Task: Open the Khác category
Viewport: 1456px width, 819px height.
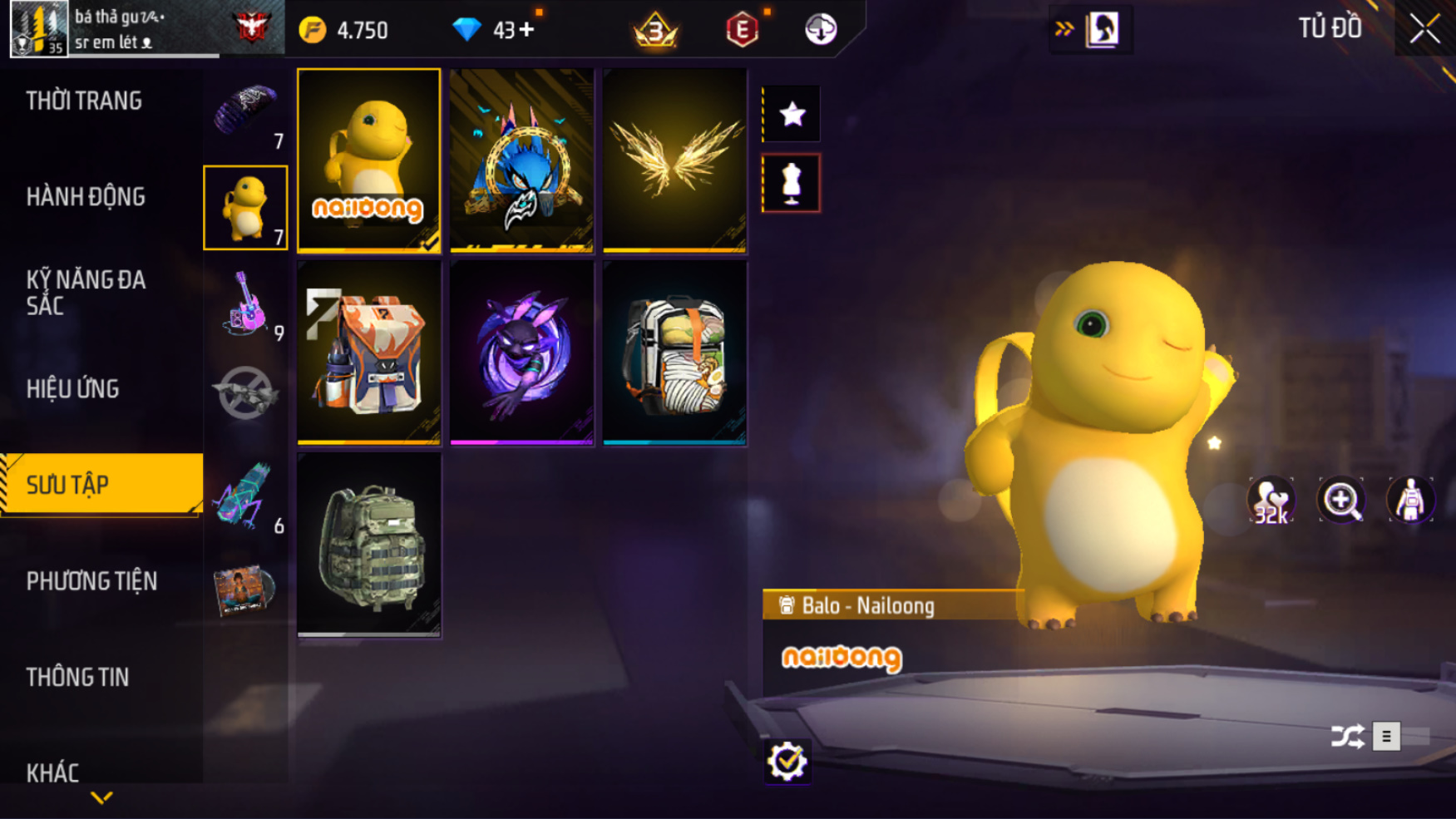Action: [x=52, y=773]
